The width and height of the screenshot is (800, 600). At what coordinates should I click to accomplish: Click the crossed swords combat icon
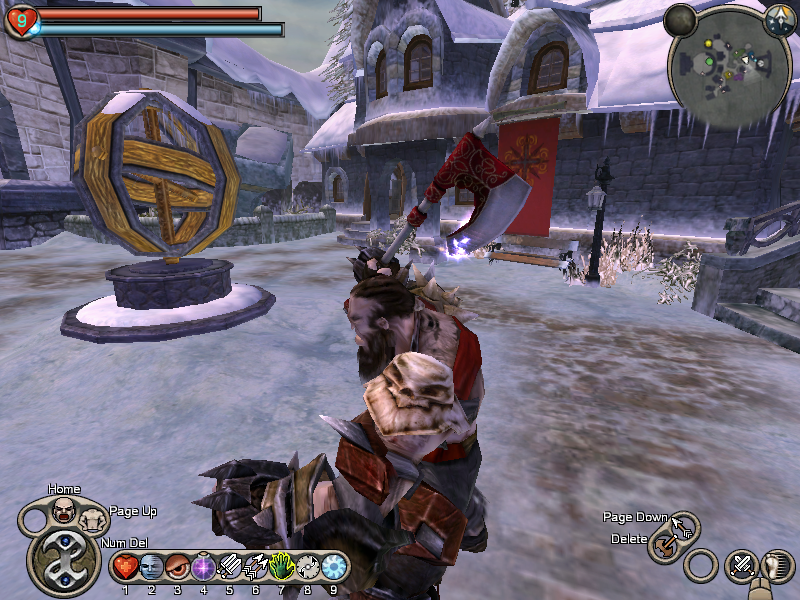click(x=742, y=566)
